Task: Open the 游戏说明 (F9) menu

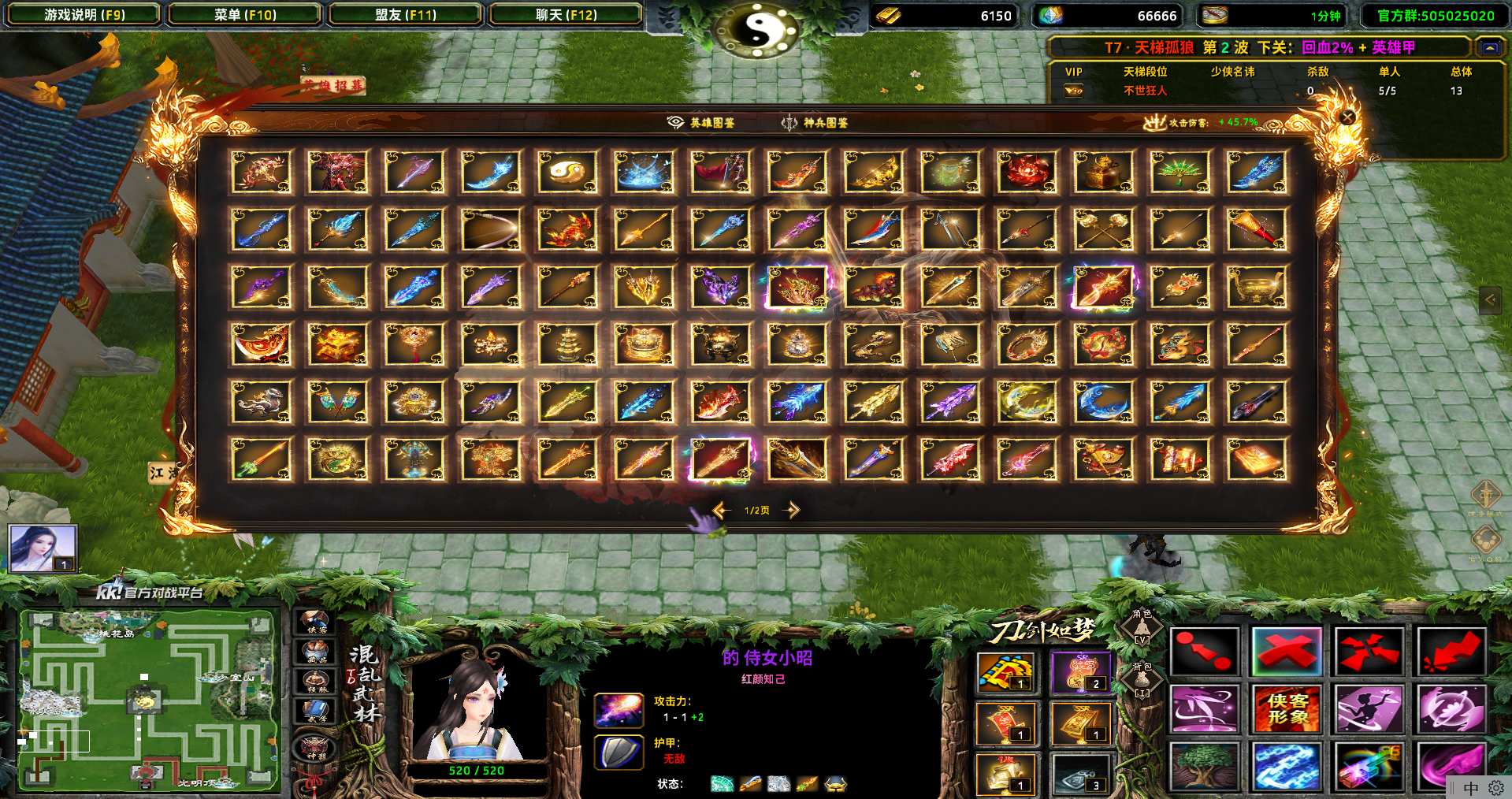Action: click(x=84, y=15)
